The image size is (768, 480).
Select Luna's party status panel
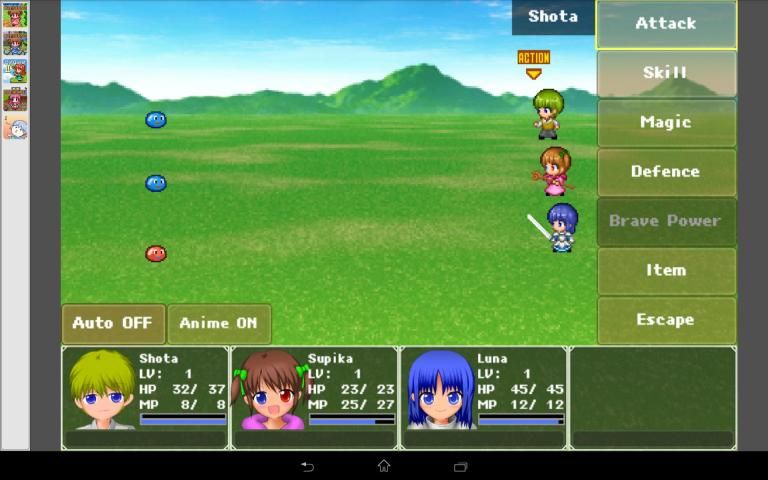coord(484,397)
